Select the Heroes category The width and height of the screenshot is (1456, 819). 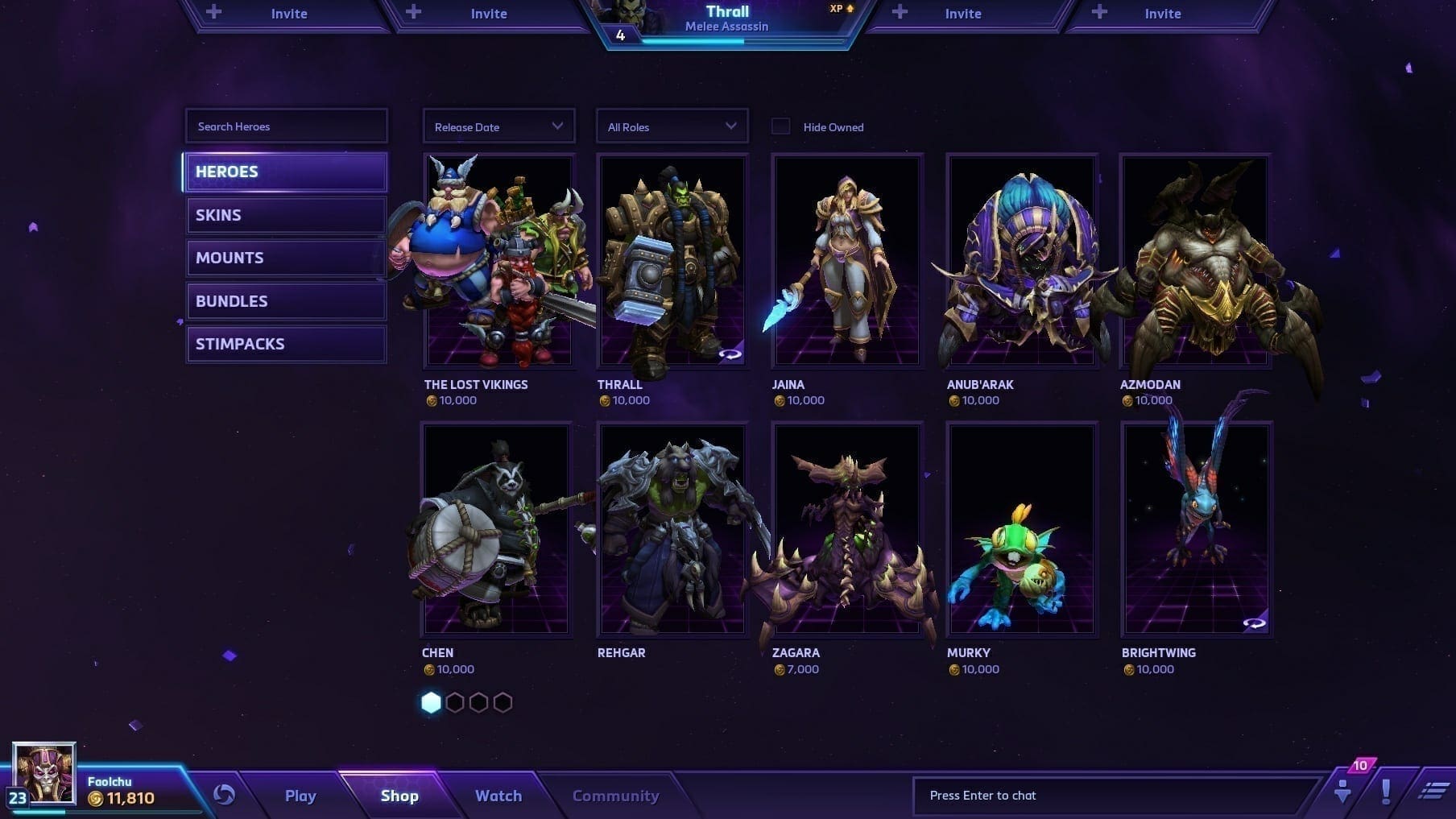(x=286, y=172)
